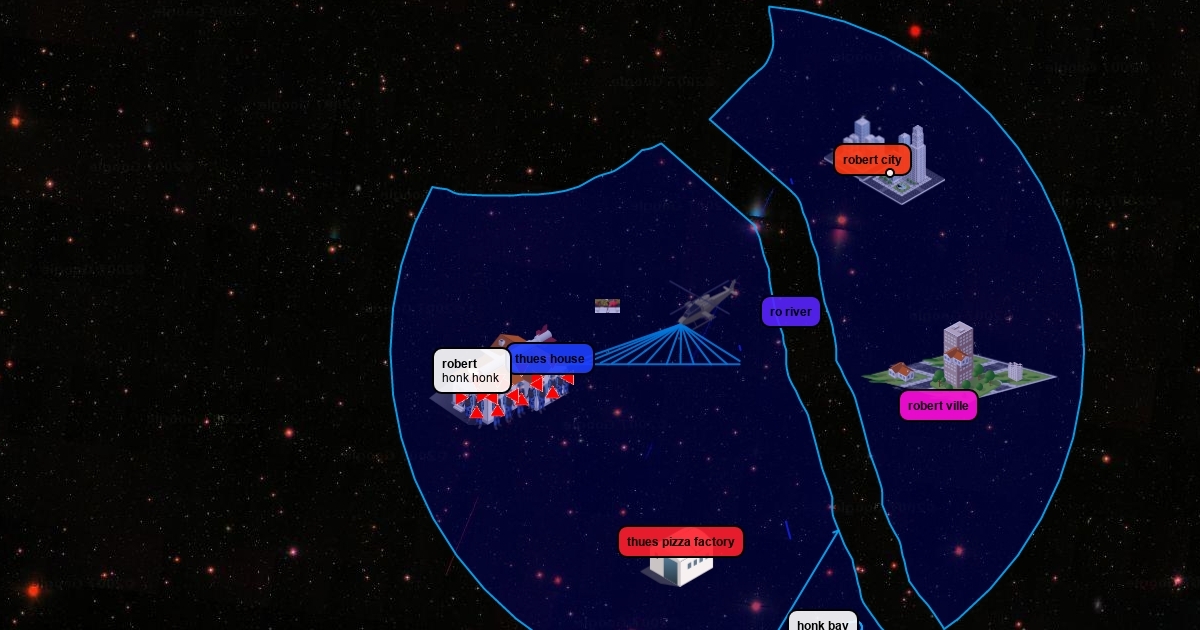Open the robert honk honk label
This screenshot has height=630, width=1200.
471,371
